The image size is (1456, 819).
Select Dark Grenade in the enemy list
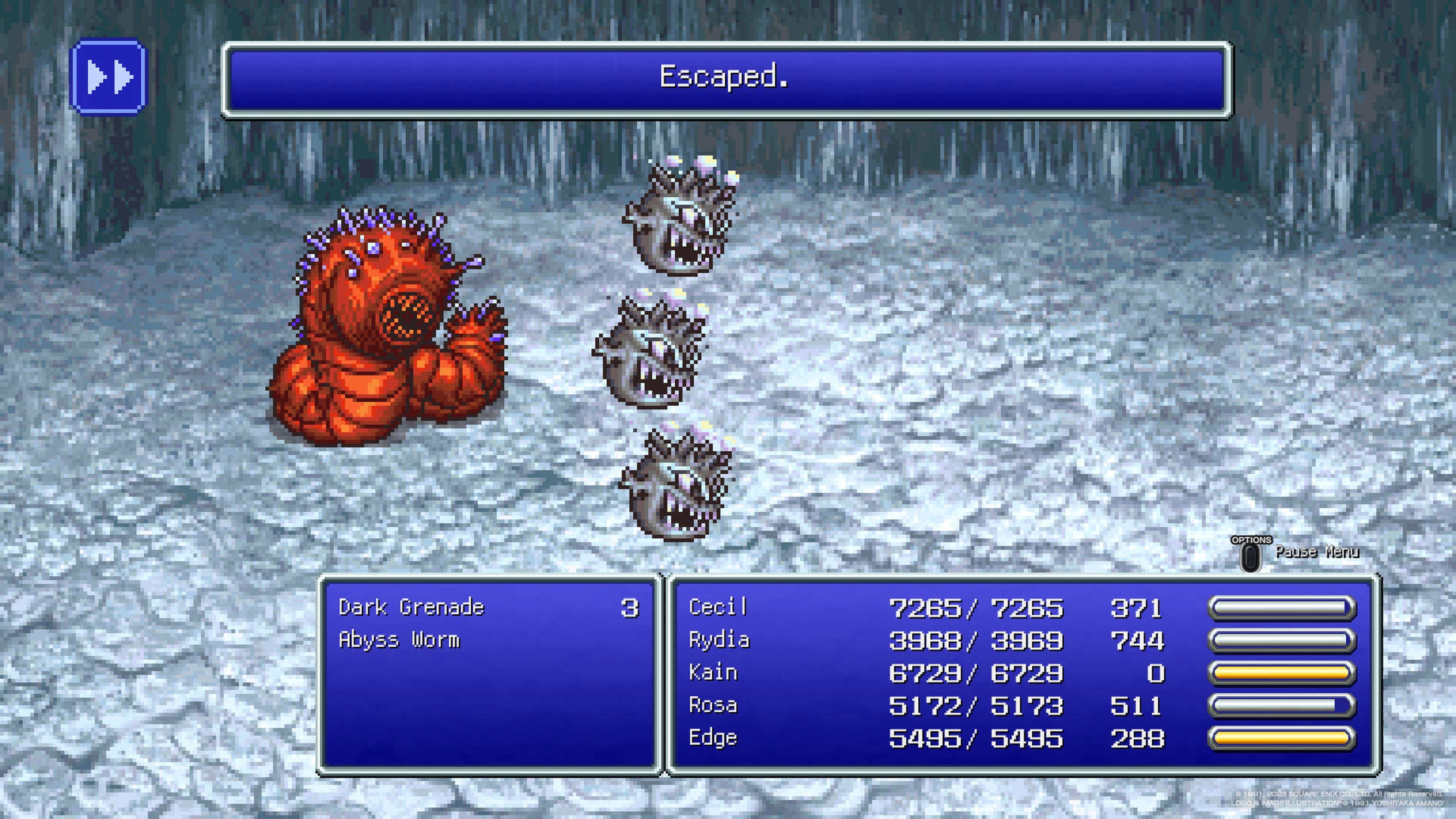[411, 607]
